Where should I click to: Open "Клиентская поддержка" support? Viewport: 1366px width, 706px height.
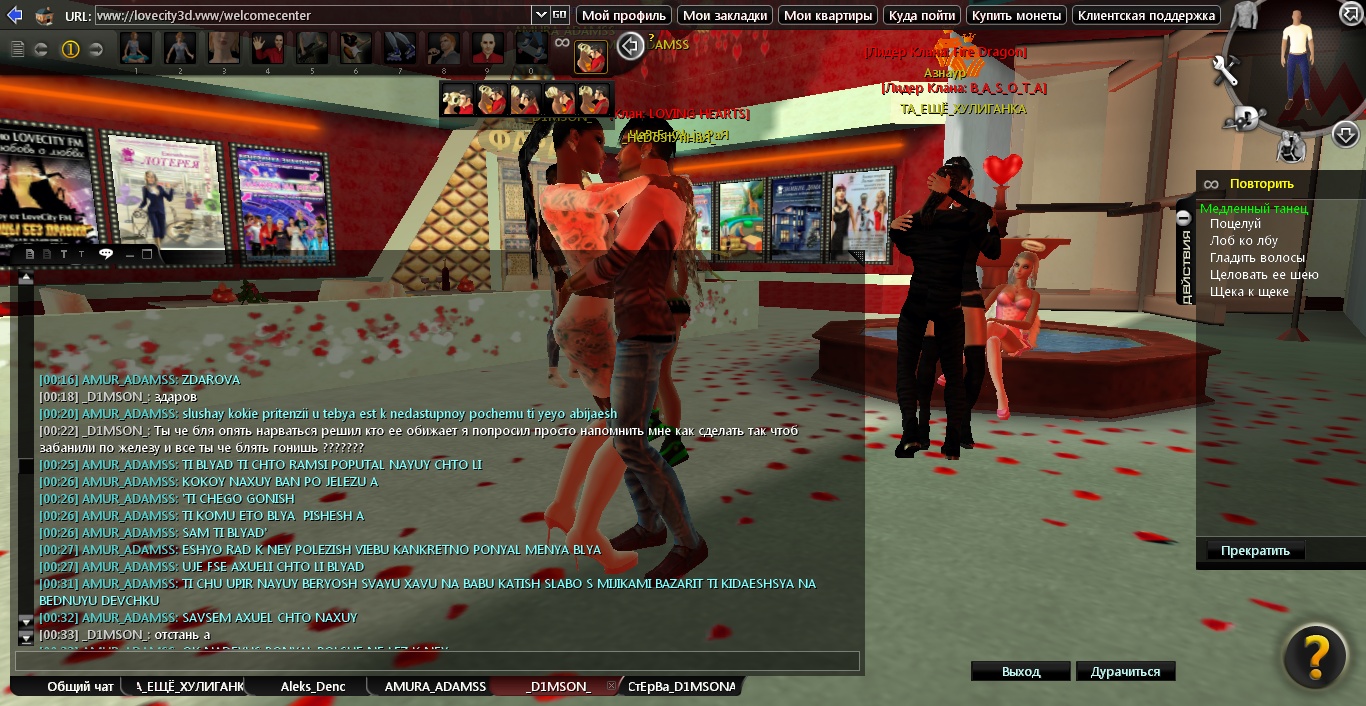1146,15
